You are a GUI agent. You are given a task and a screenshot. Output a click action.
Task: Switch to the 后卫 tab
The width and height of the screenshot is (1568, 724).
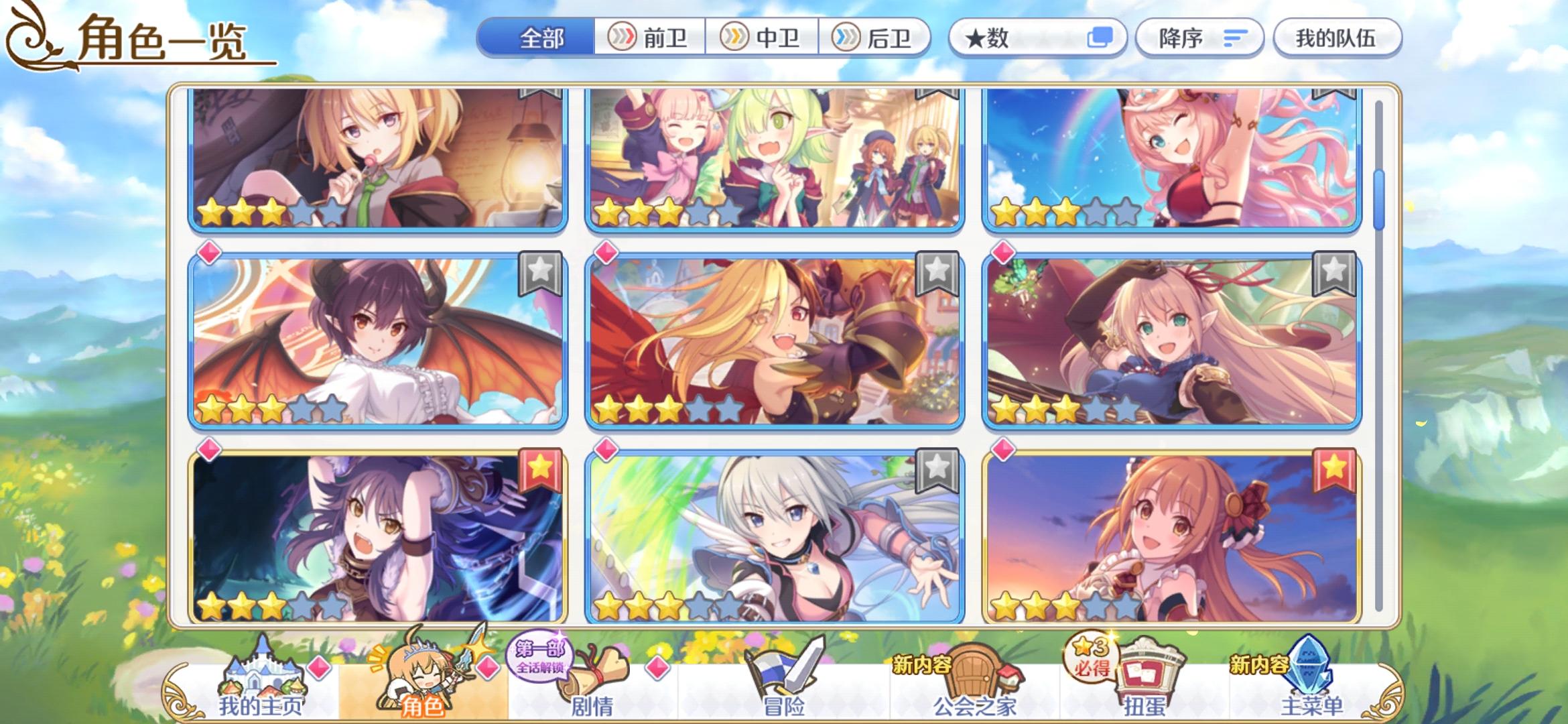point(878,38)
